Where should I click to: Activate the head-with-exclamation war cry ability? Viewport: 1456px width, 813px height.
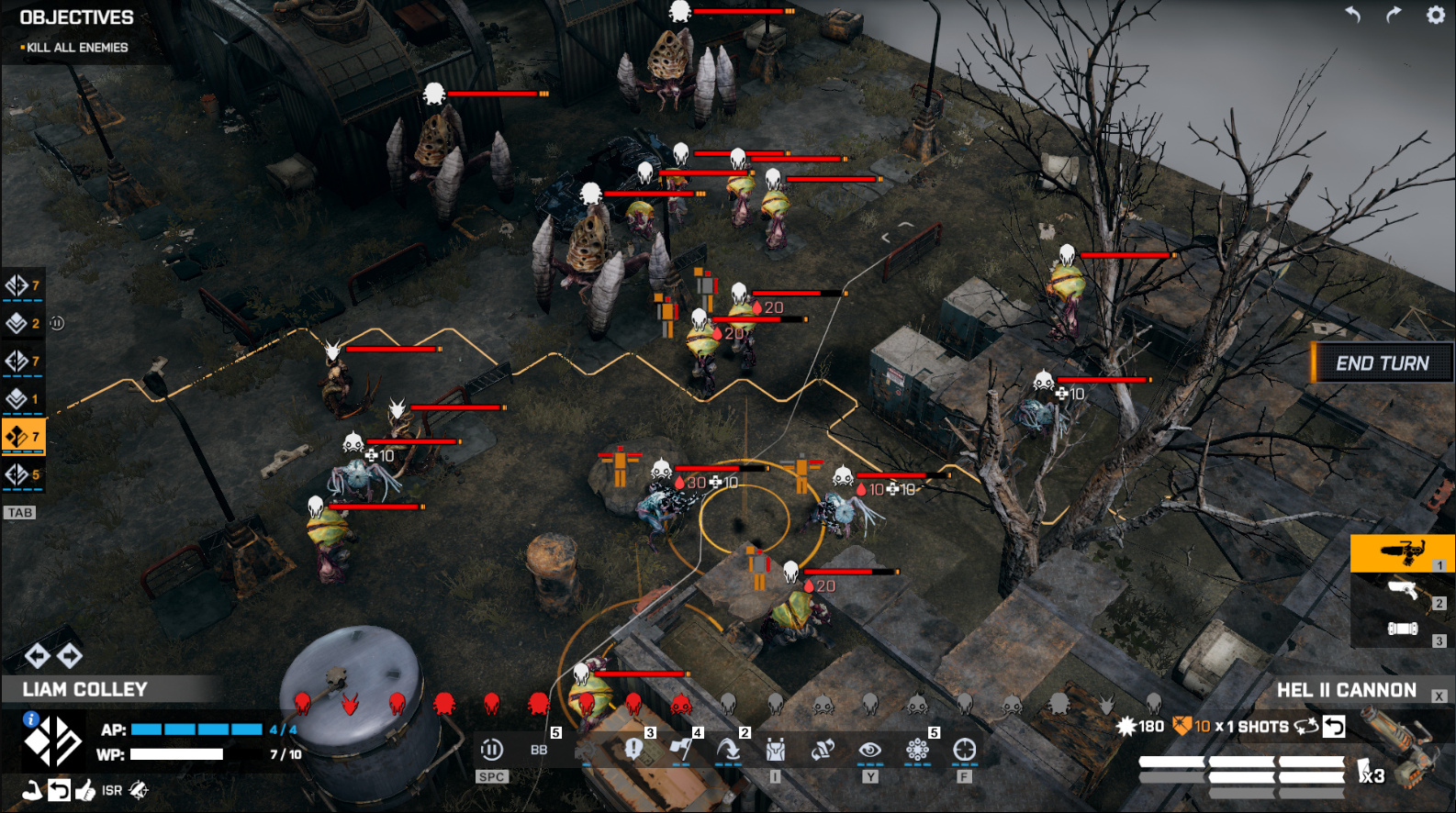coord(633,751)
